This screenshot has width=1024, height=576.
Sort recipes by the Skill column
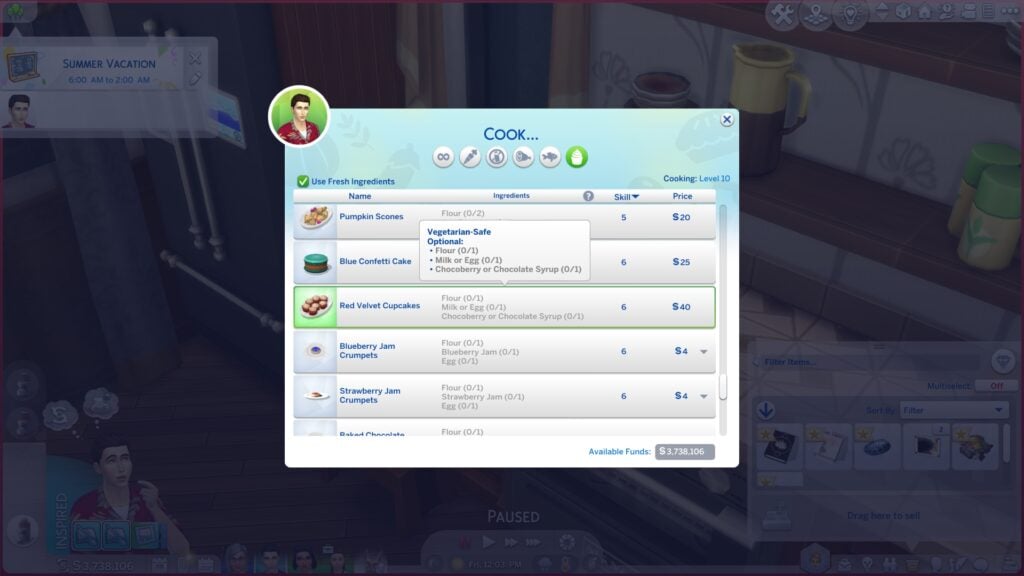626,197
